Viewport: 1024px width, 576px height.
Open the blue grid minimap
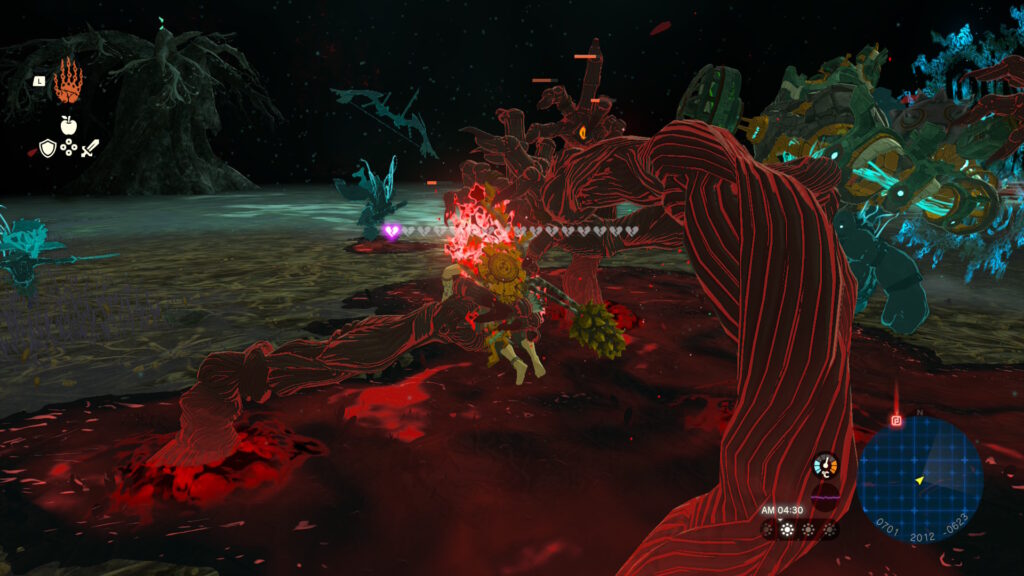920,480
